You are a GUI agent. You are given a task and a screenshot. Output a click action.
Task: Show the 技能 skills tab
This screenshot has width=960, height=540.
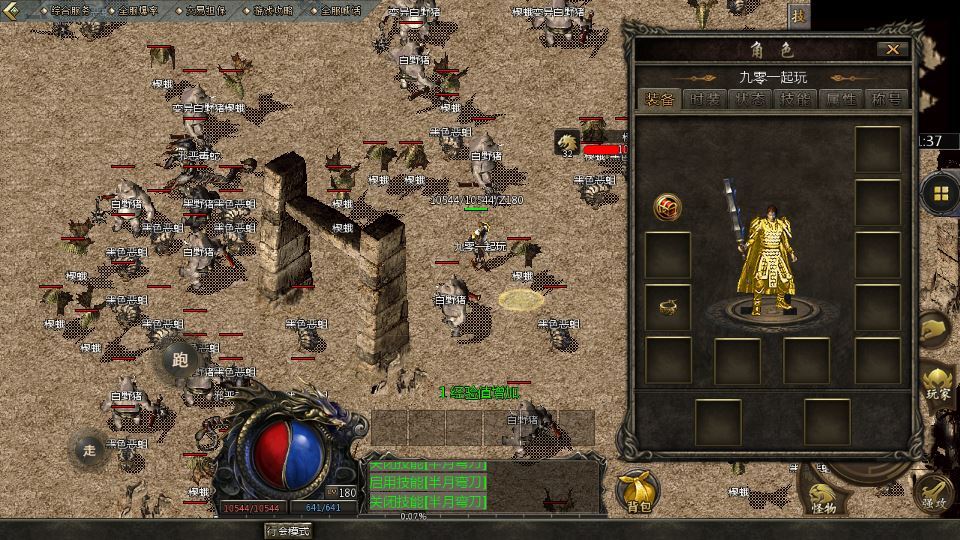point(797,99)
